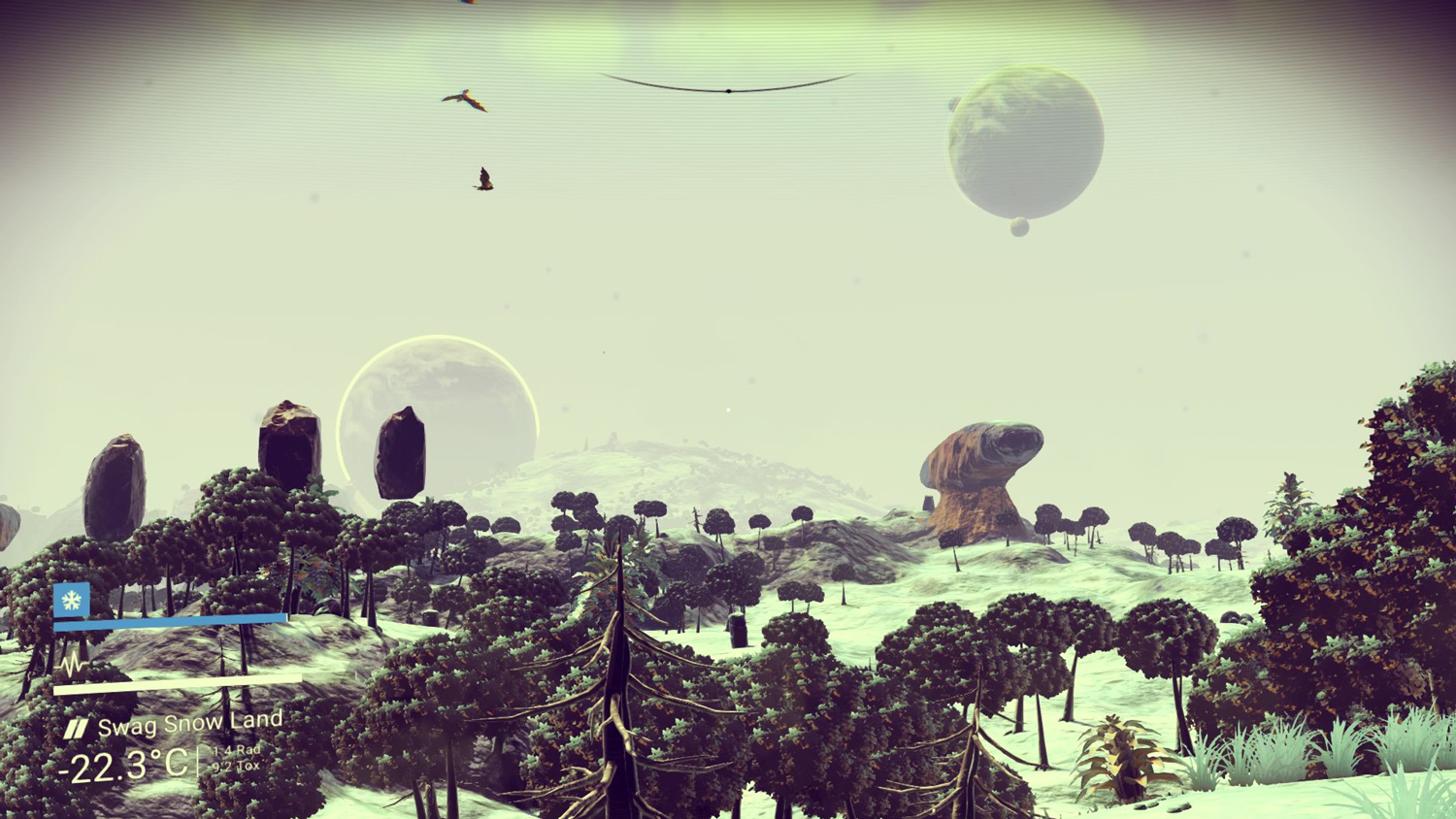
Task: Click the curved compass arc
Action: [x=728, y=87]
